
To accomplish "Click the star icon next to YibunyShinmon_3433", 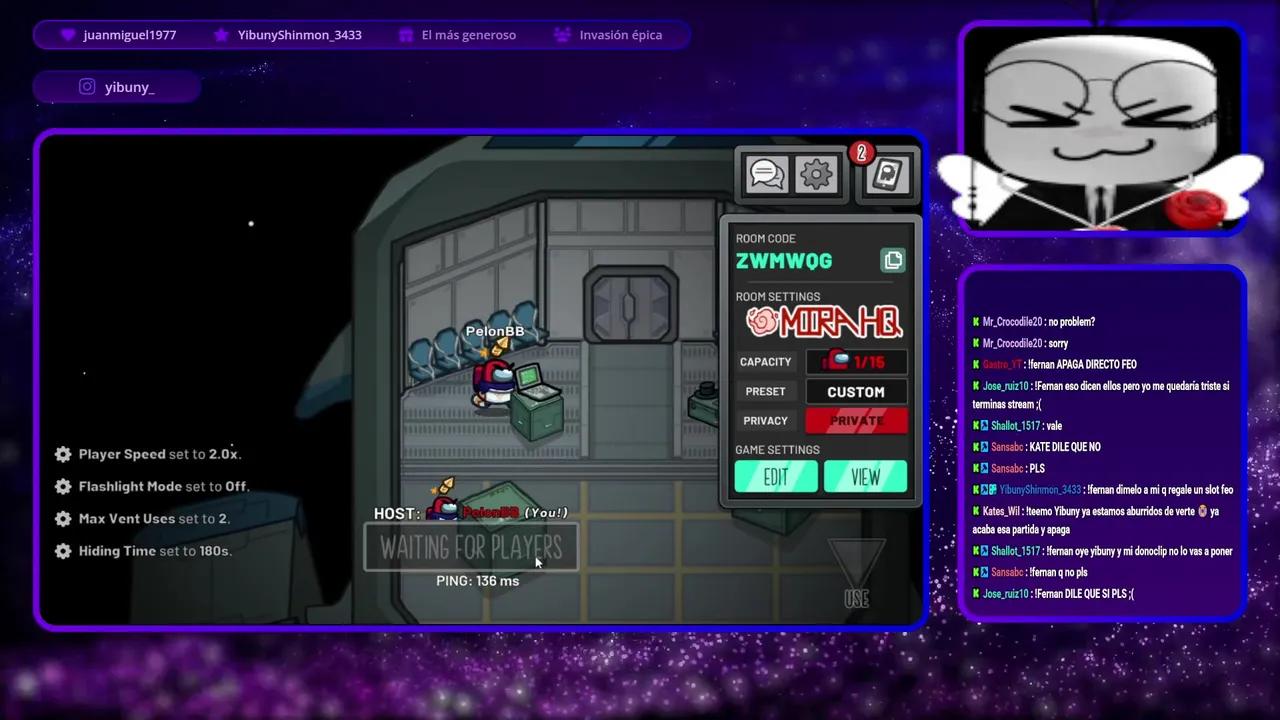I will pos(221,34).
